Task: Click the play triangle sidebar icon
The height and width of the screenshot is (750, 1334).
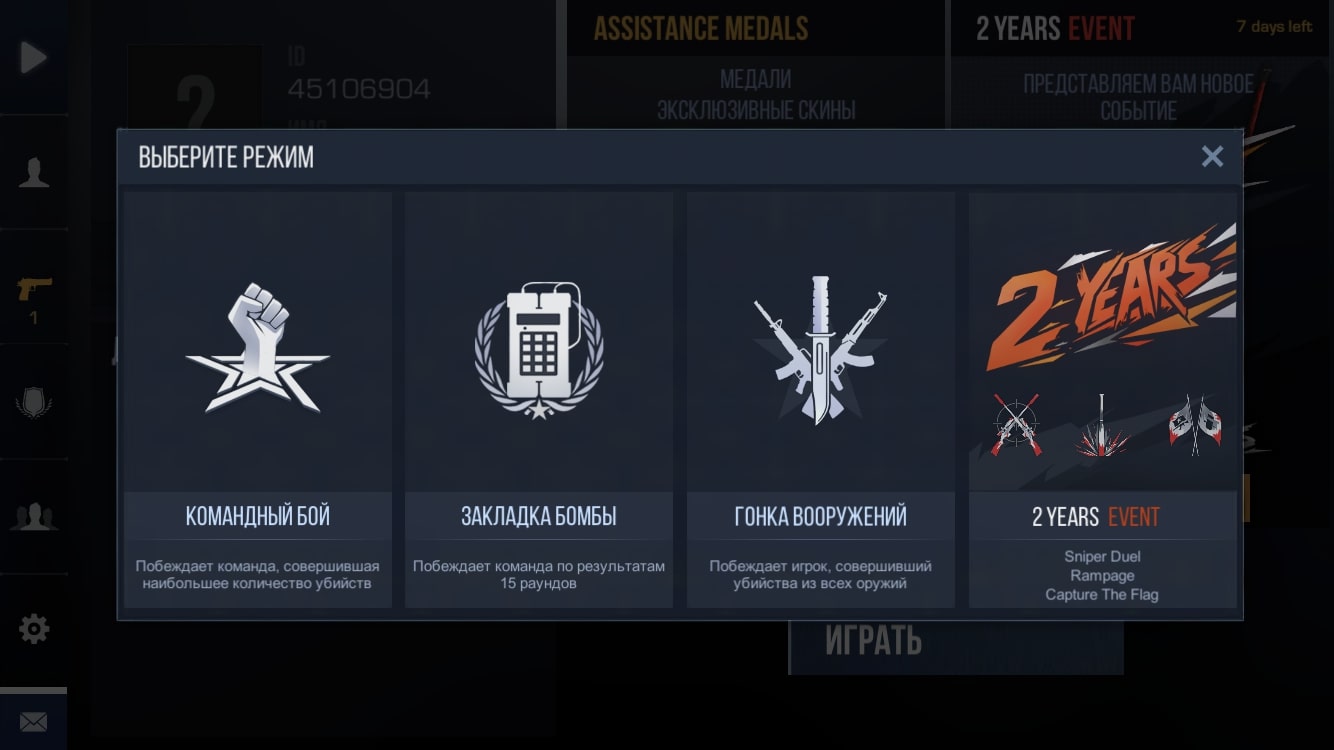Action: pyautogui.click(x=33, y=57)
